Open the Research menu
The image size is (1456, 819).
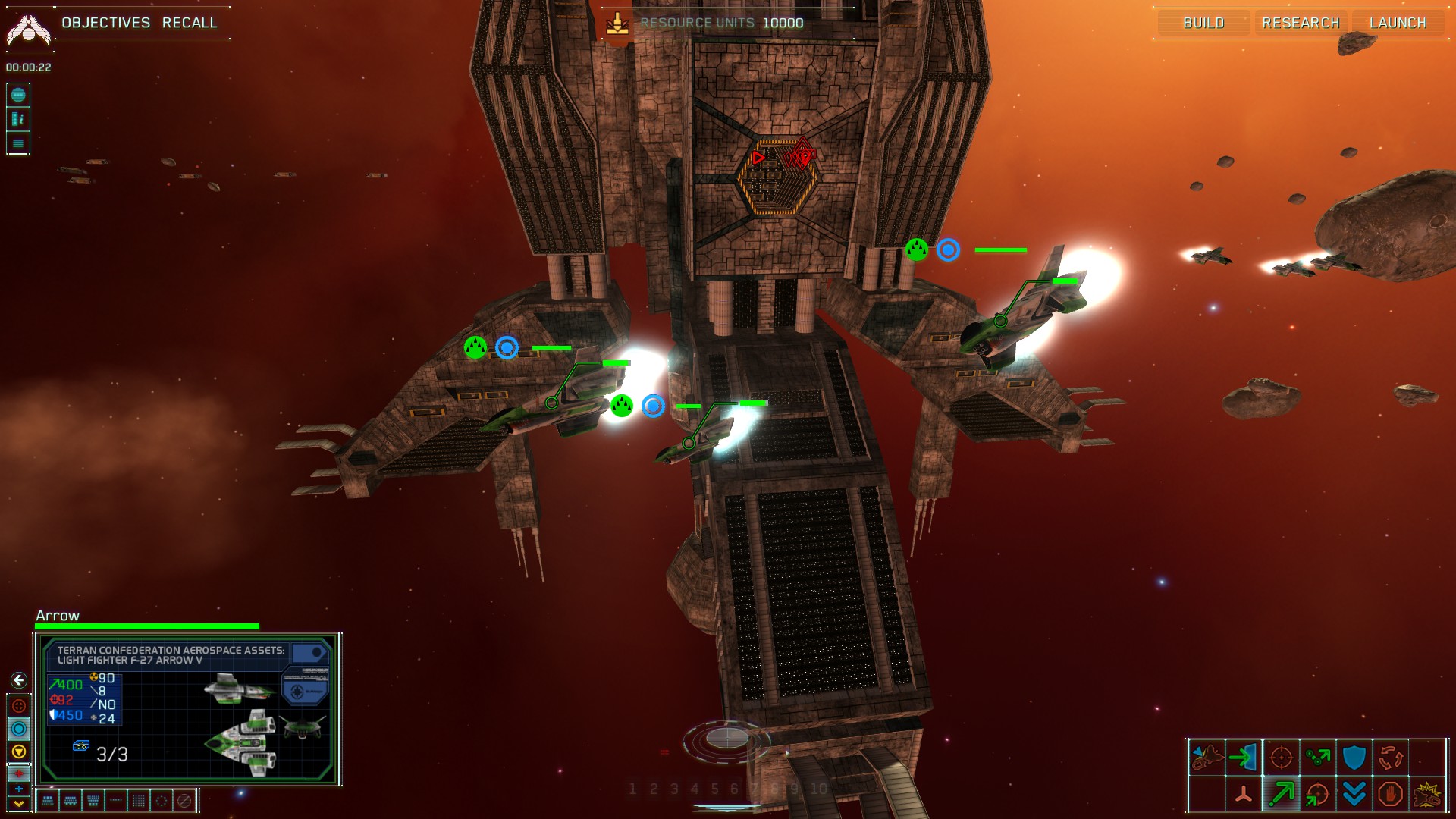tap(1301, 23)
